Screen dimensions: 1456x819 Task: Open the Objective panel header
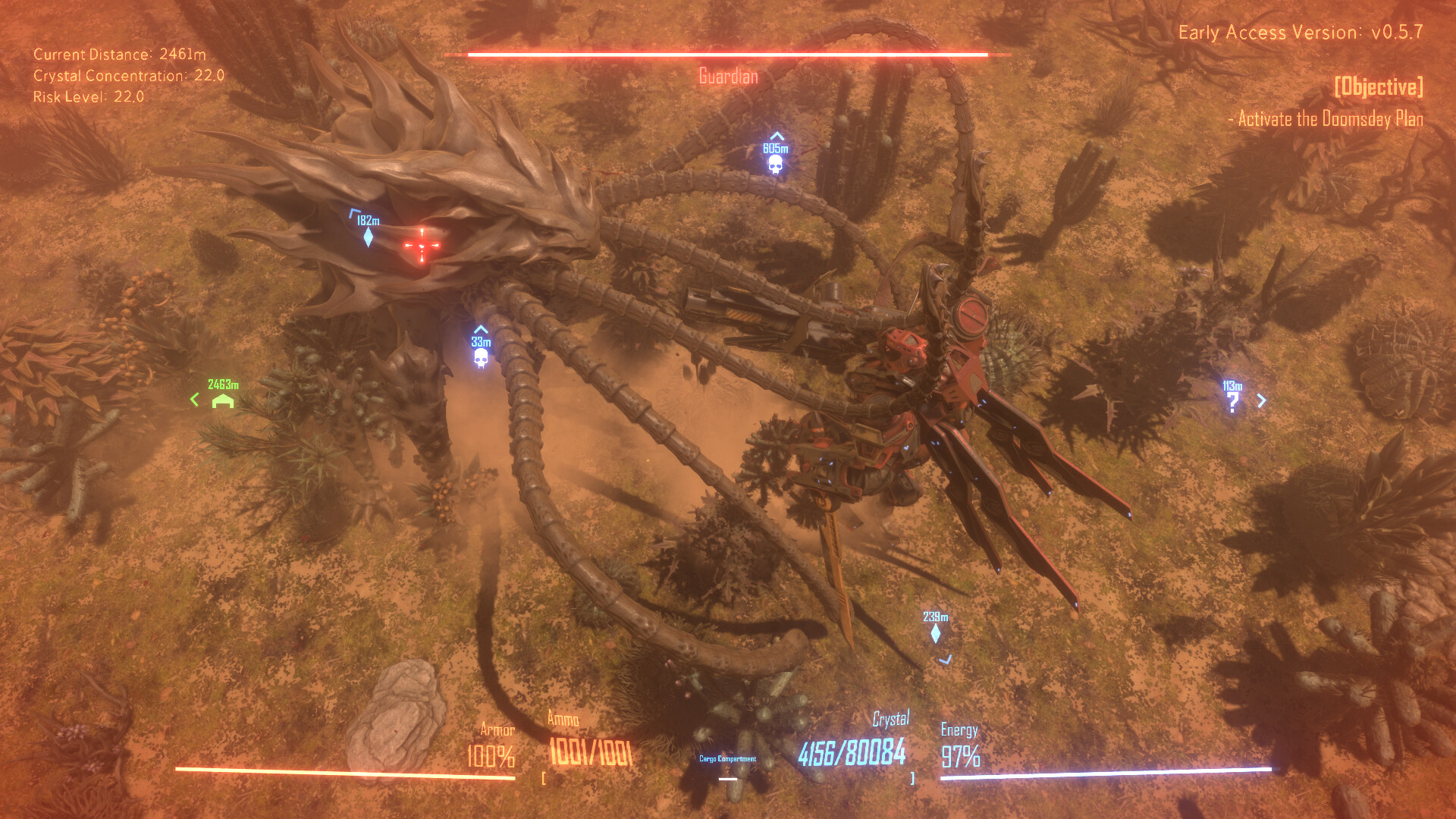coord(1379,87)
